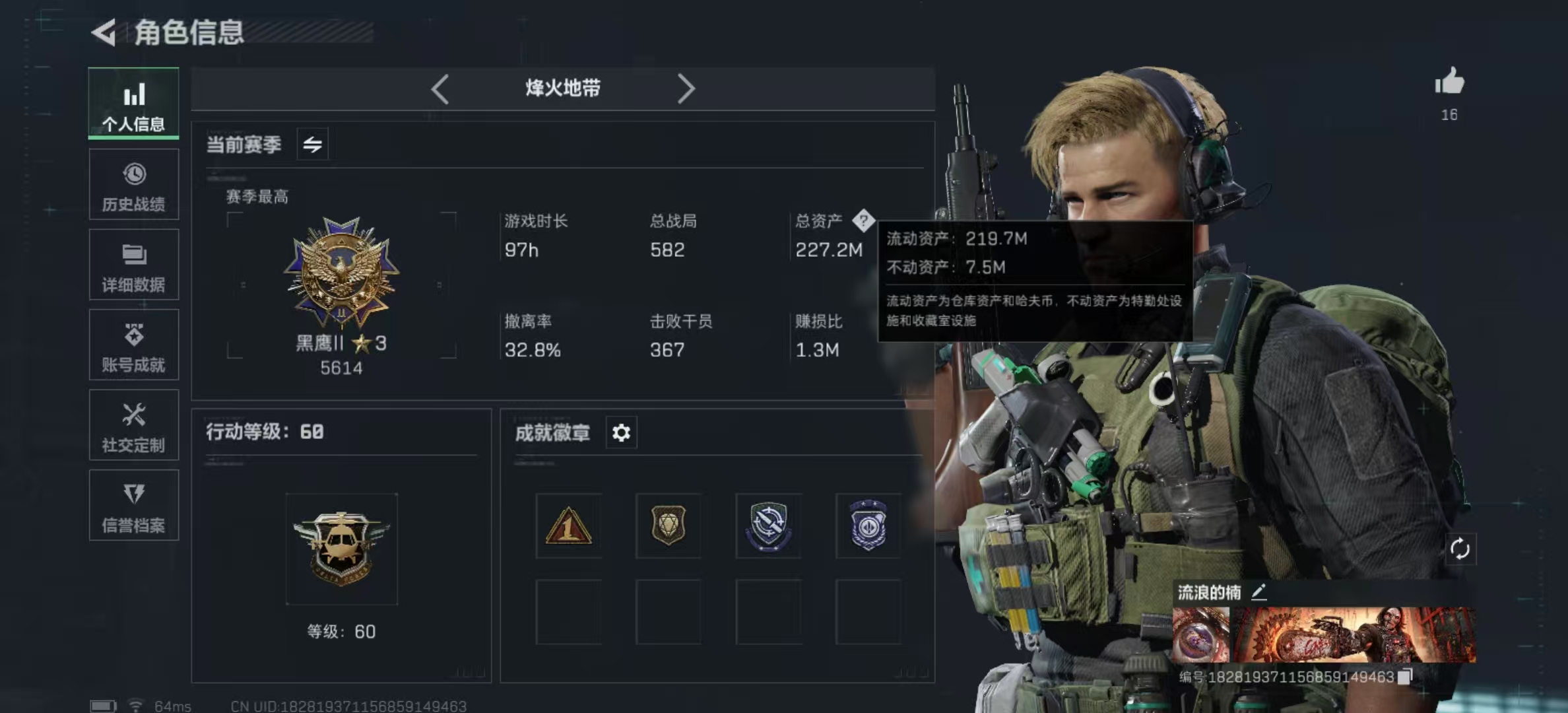
Task: Select the helicopter level 60 badge
Action: point(341,549)
